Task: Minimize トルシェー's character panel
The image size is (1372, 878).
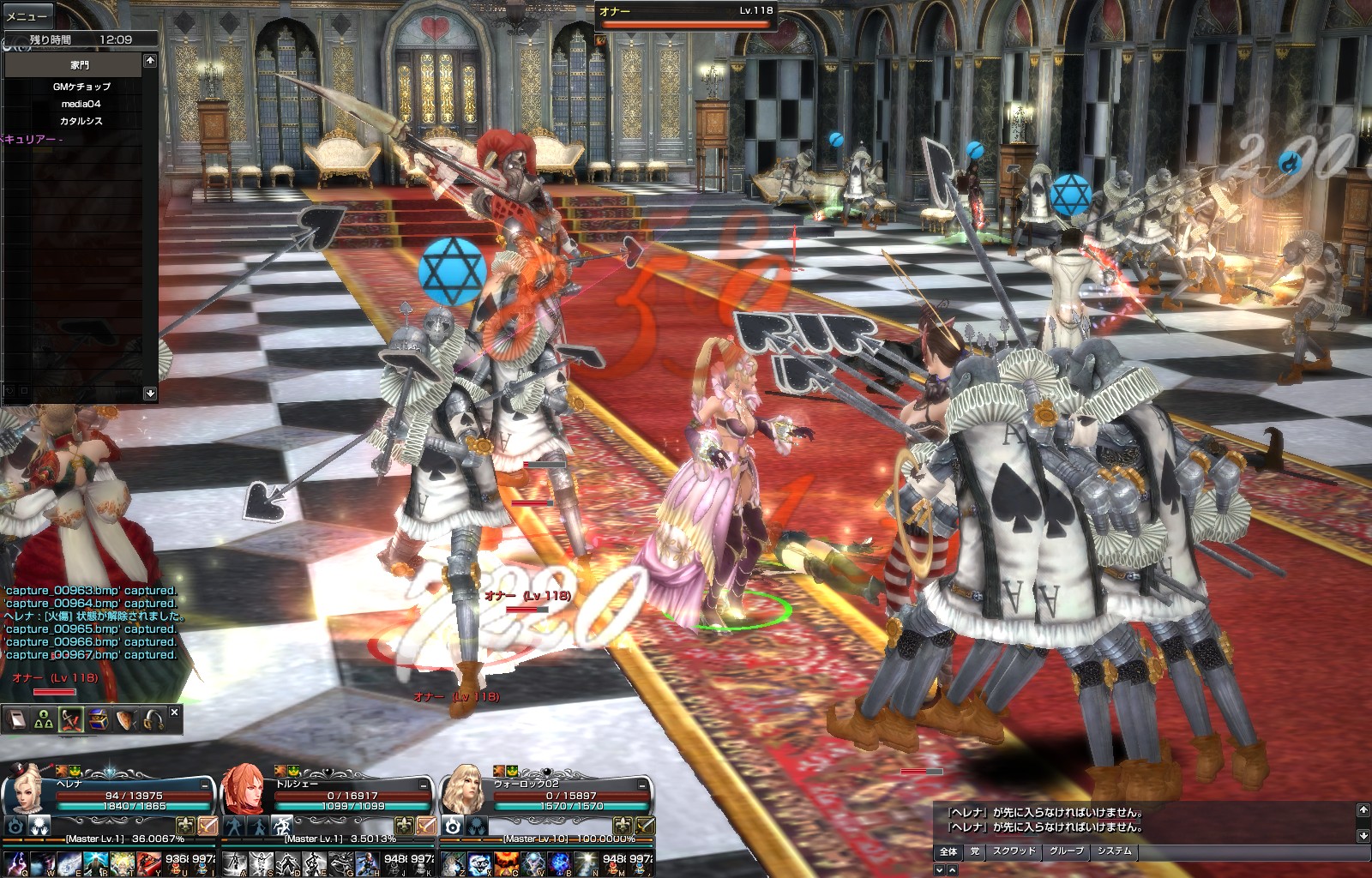Action: pyautogui.click(x=424, y=785)
